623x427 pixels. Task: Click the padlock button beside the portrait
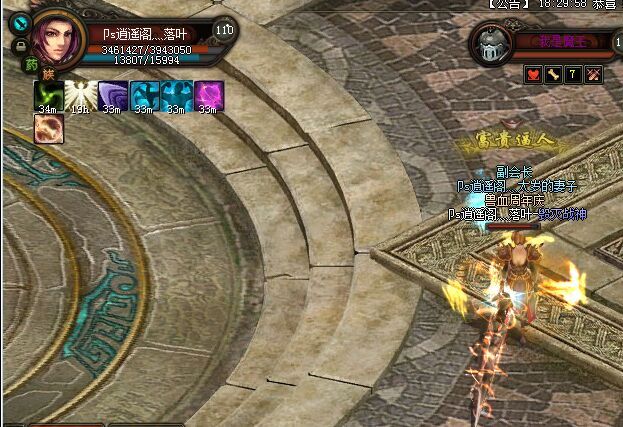(x=19, y=46)
